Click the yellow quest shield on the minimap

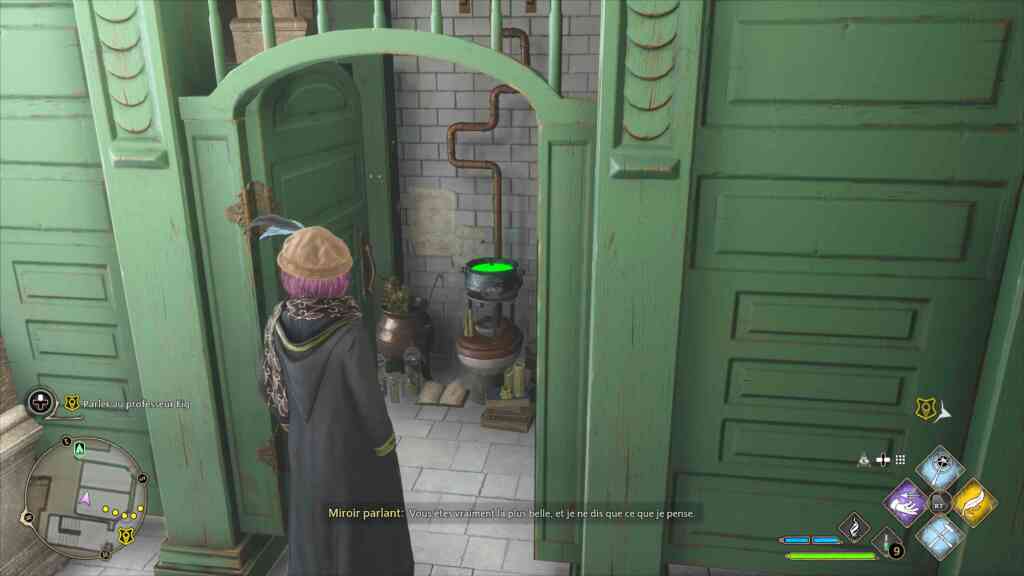click(x=126, y=536)
